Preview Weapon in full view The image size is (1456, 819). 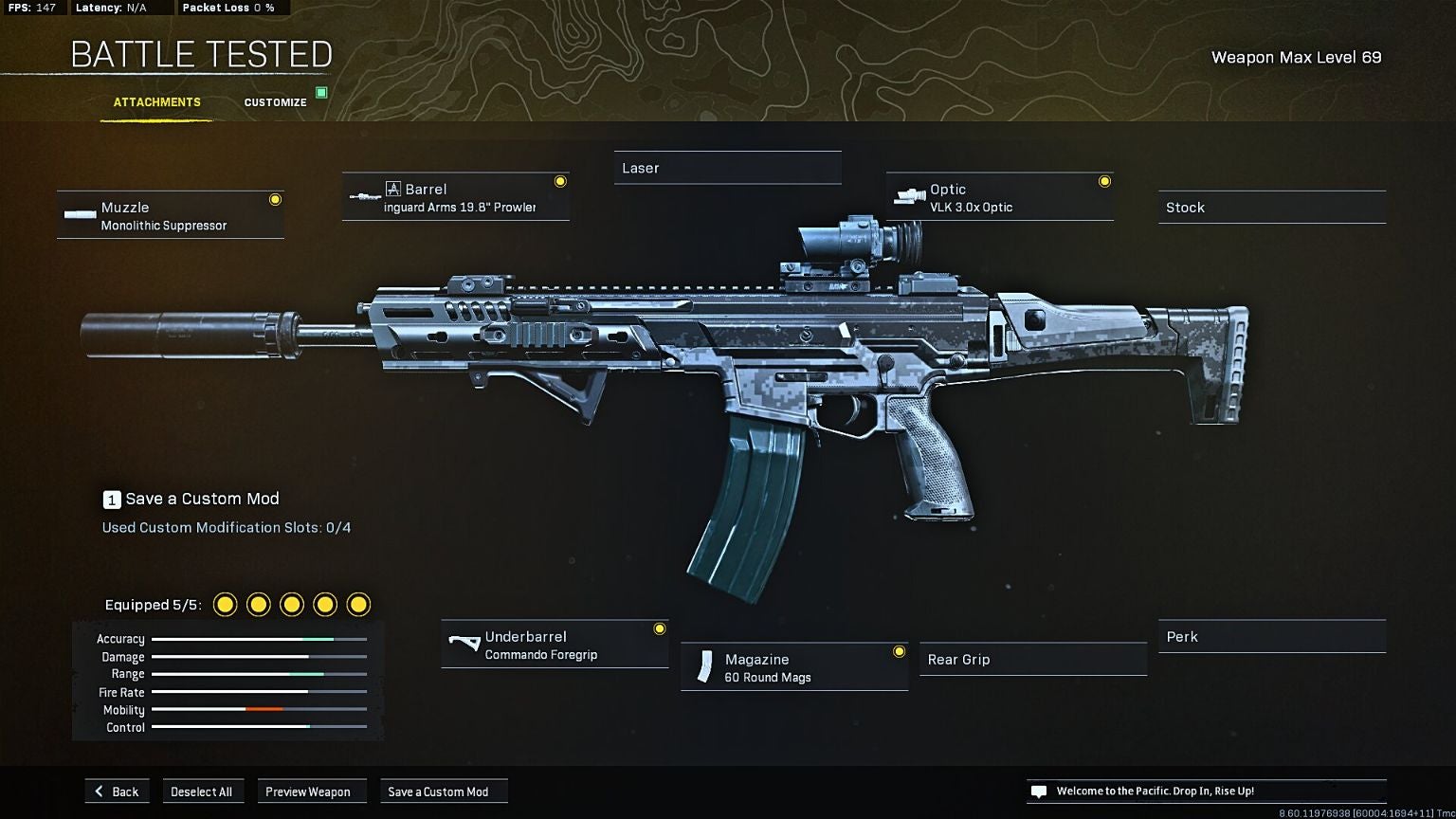pyautogui.click(x=308, y=792)
